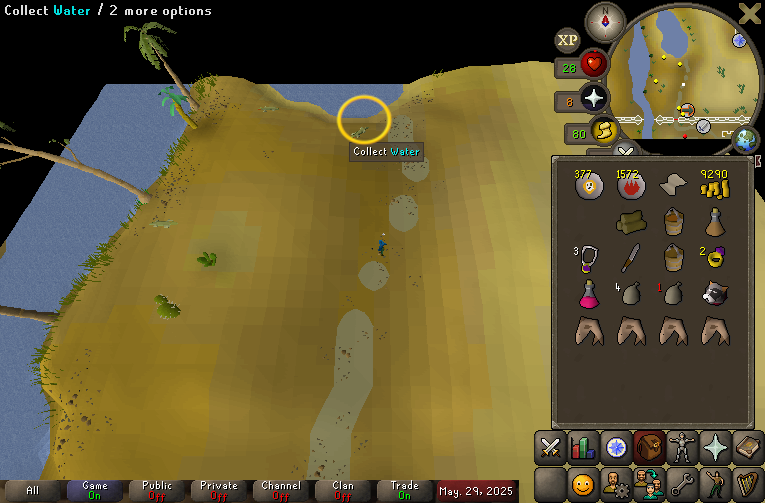Image resolution: width=765 pixels, height=503 pixels.
Task: Open the Settings wrench tab
Action: [x=681, y=485]
